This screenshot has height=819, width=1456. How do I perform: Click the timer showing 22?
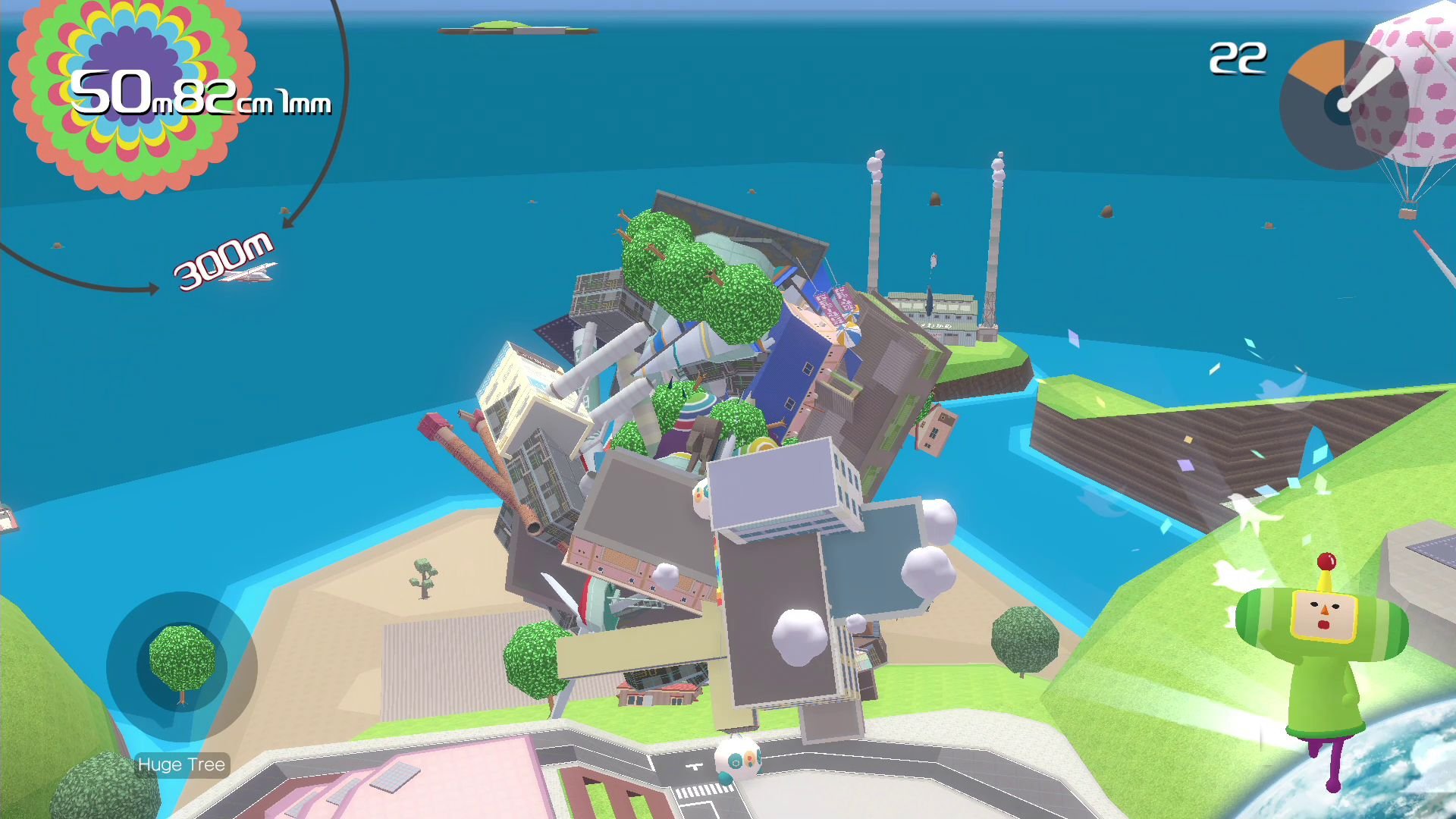1238,57
